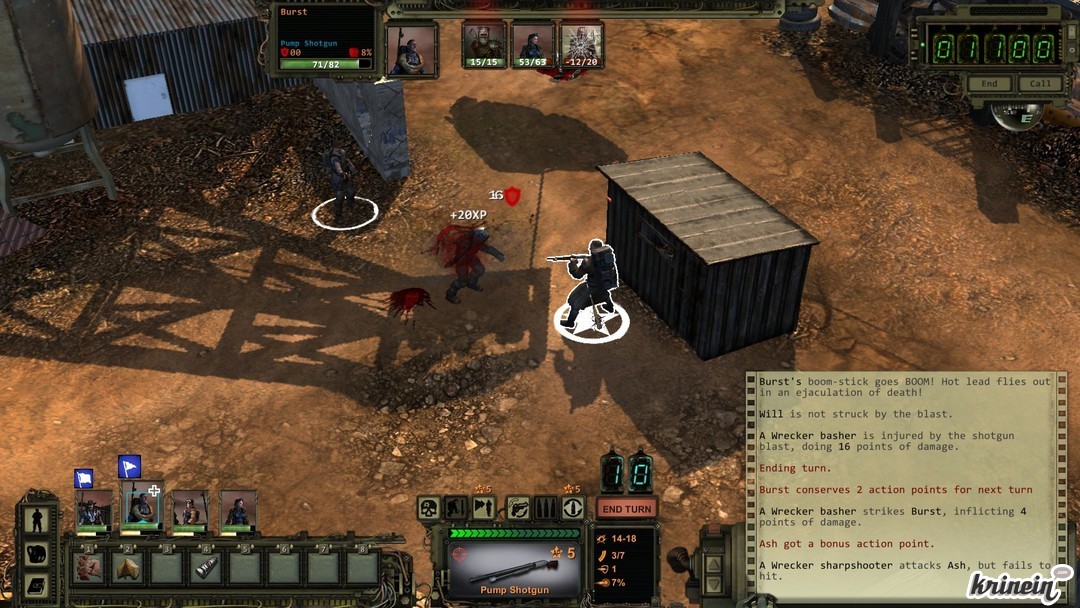Use the flashlight item in hotbar slot 4
The height and width of the screenshot is (608, 1080).
(206, 568)
